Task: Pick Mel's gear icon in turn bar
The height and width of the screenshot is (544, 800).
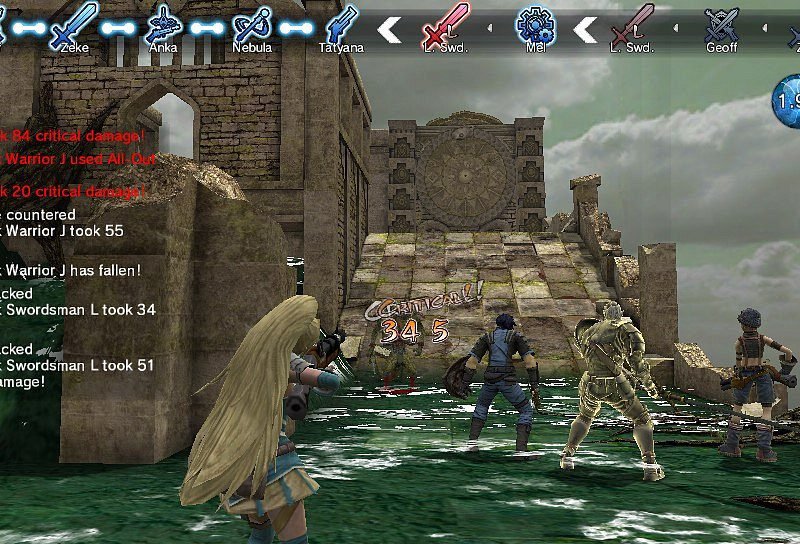Action: [x=534, y=23]
